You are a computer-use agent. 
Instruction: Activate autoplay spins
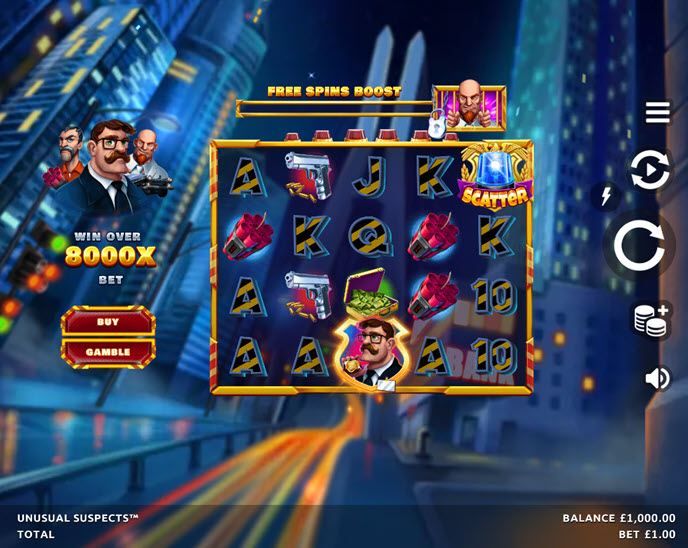tap(649, 170)
